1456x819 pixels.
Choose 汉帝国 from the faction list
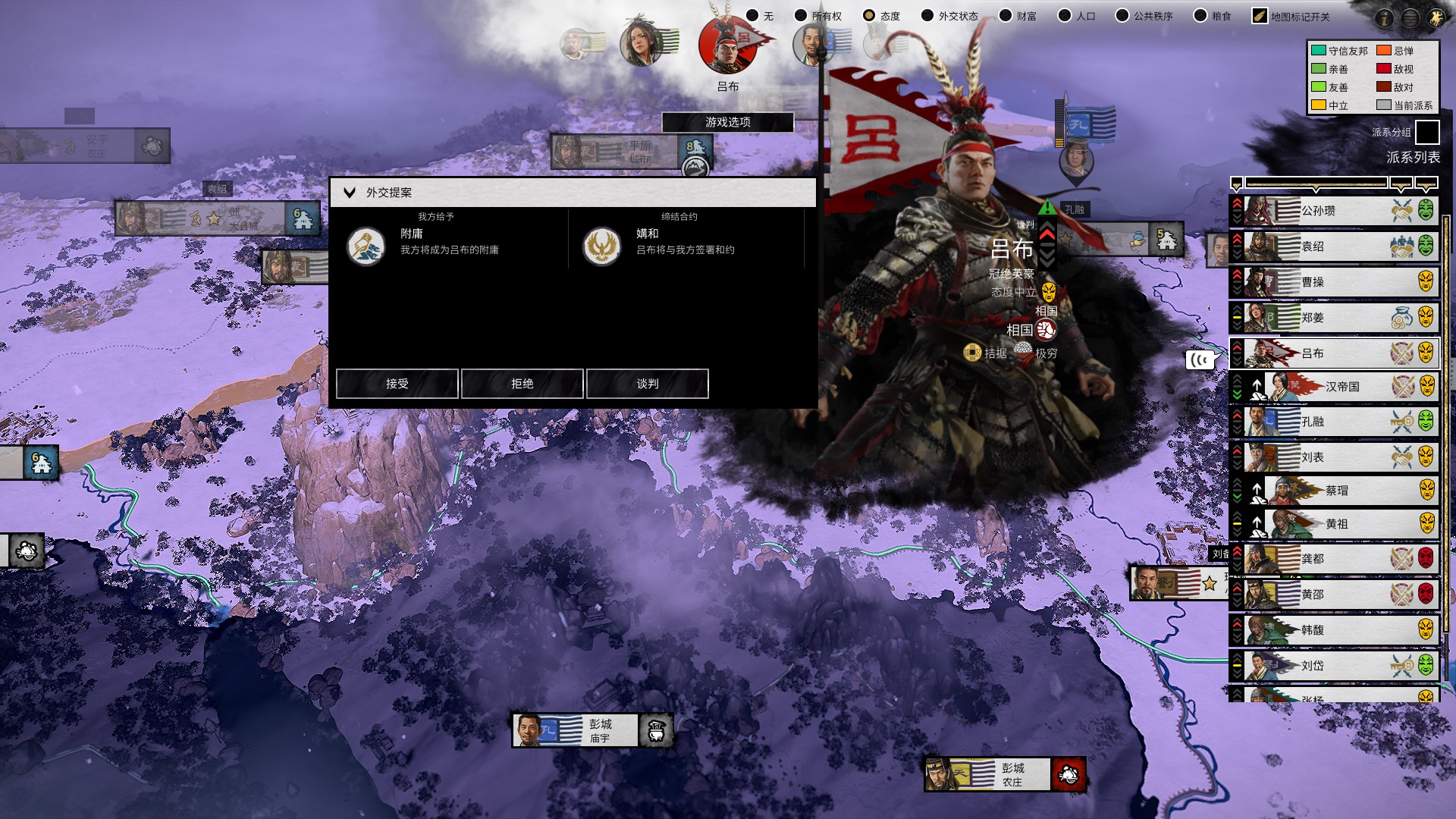click(x=1342, y=387)
